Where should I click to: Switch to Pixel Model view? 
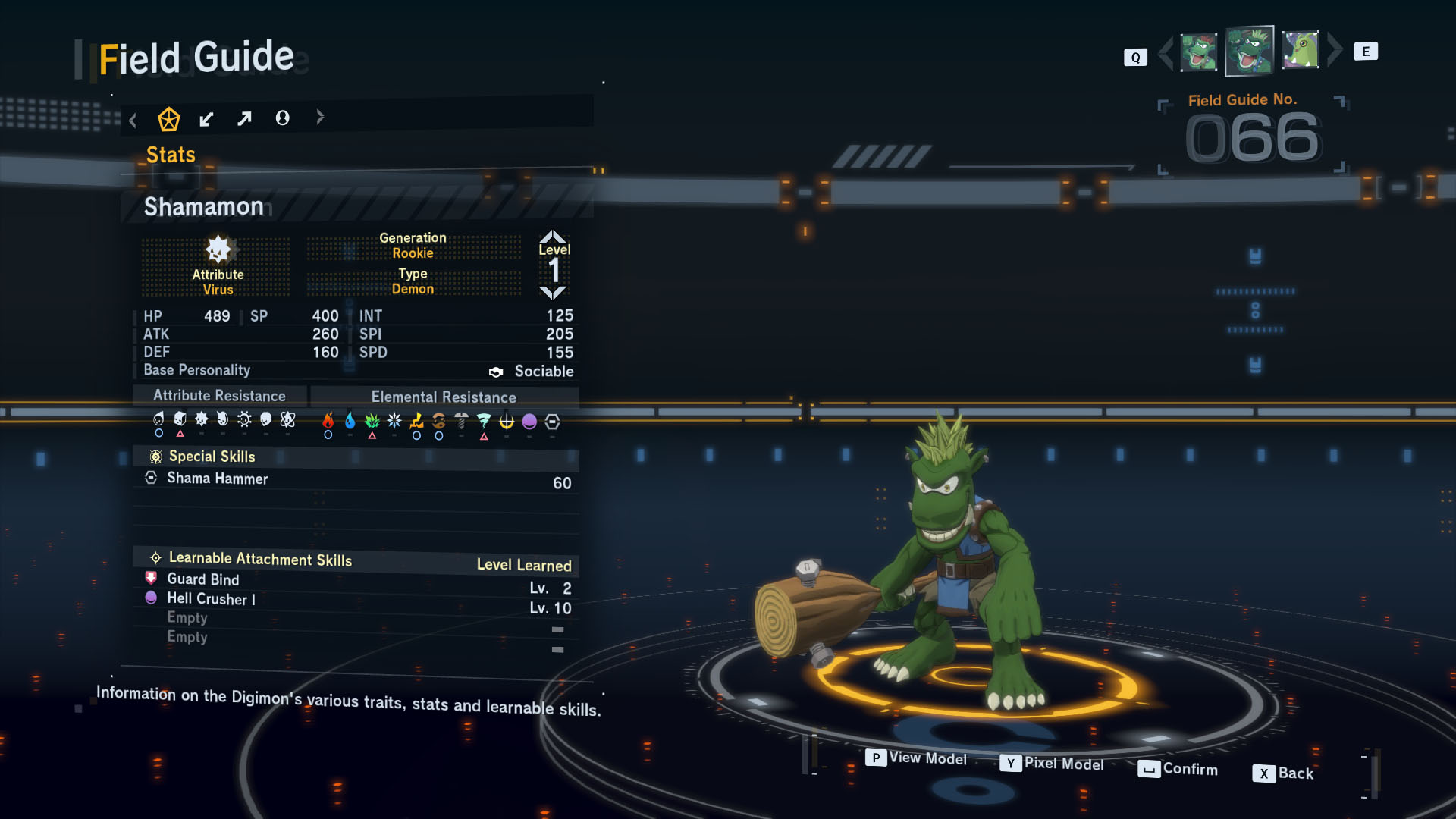click(1052, 764)
